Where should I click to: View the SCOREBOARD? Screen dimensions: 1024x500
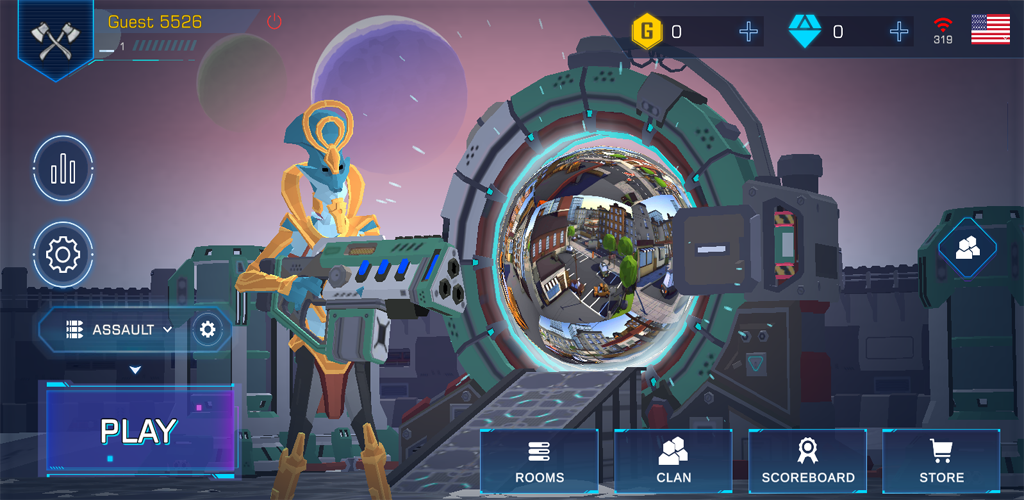click(x=807, y=462)
